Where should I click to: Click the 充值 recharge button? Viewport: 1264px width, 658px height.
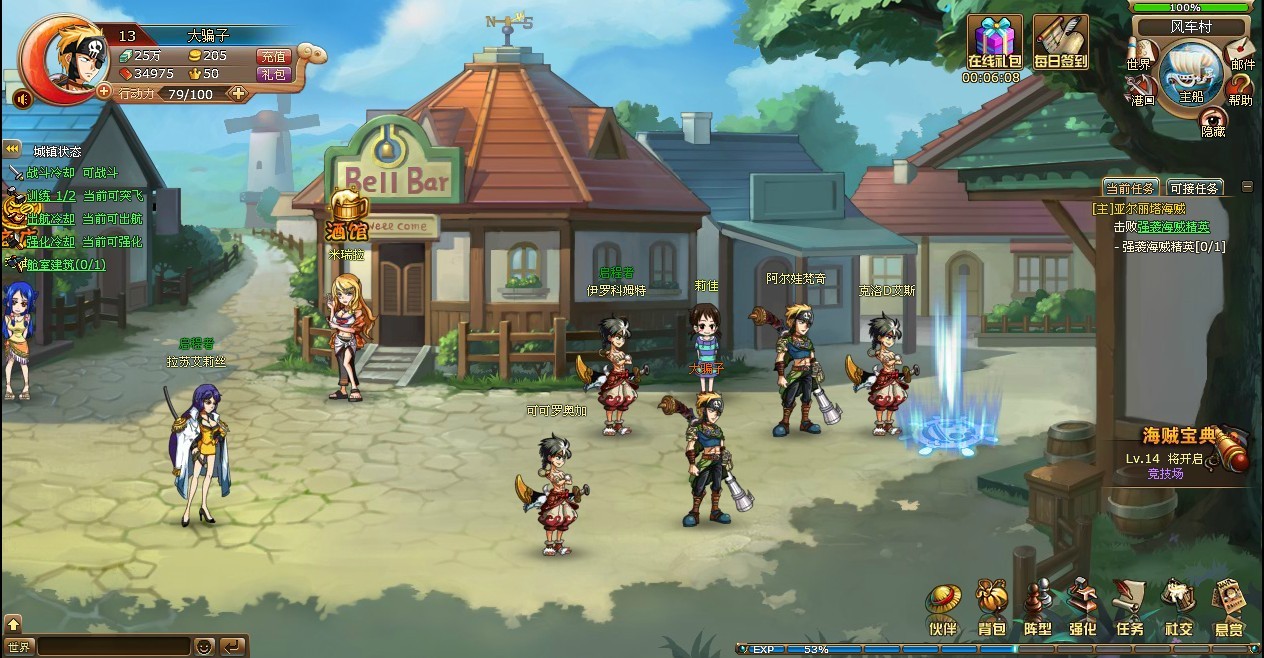point(273,56)
